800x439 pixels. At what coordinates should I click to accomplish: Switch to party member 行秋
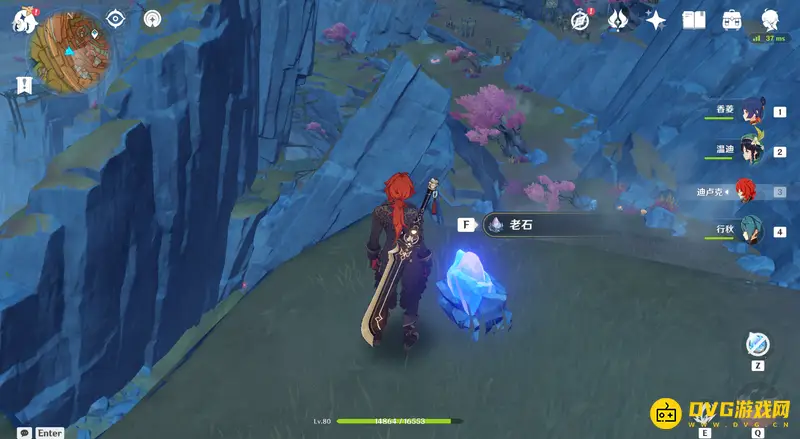751,231
